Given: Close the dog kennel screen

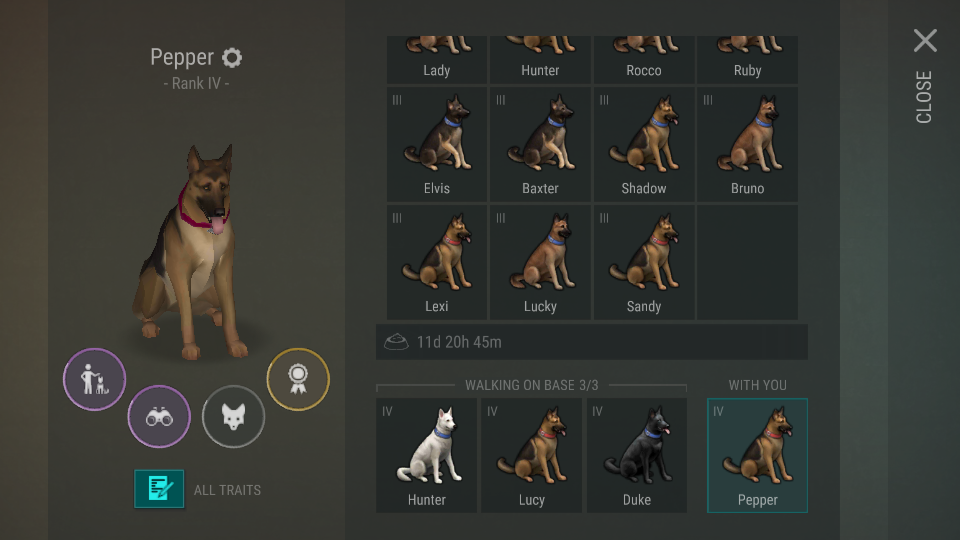Looking at the screenshot, I should point(925,41).
